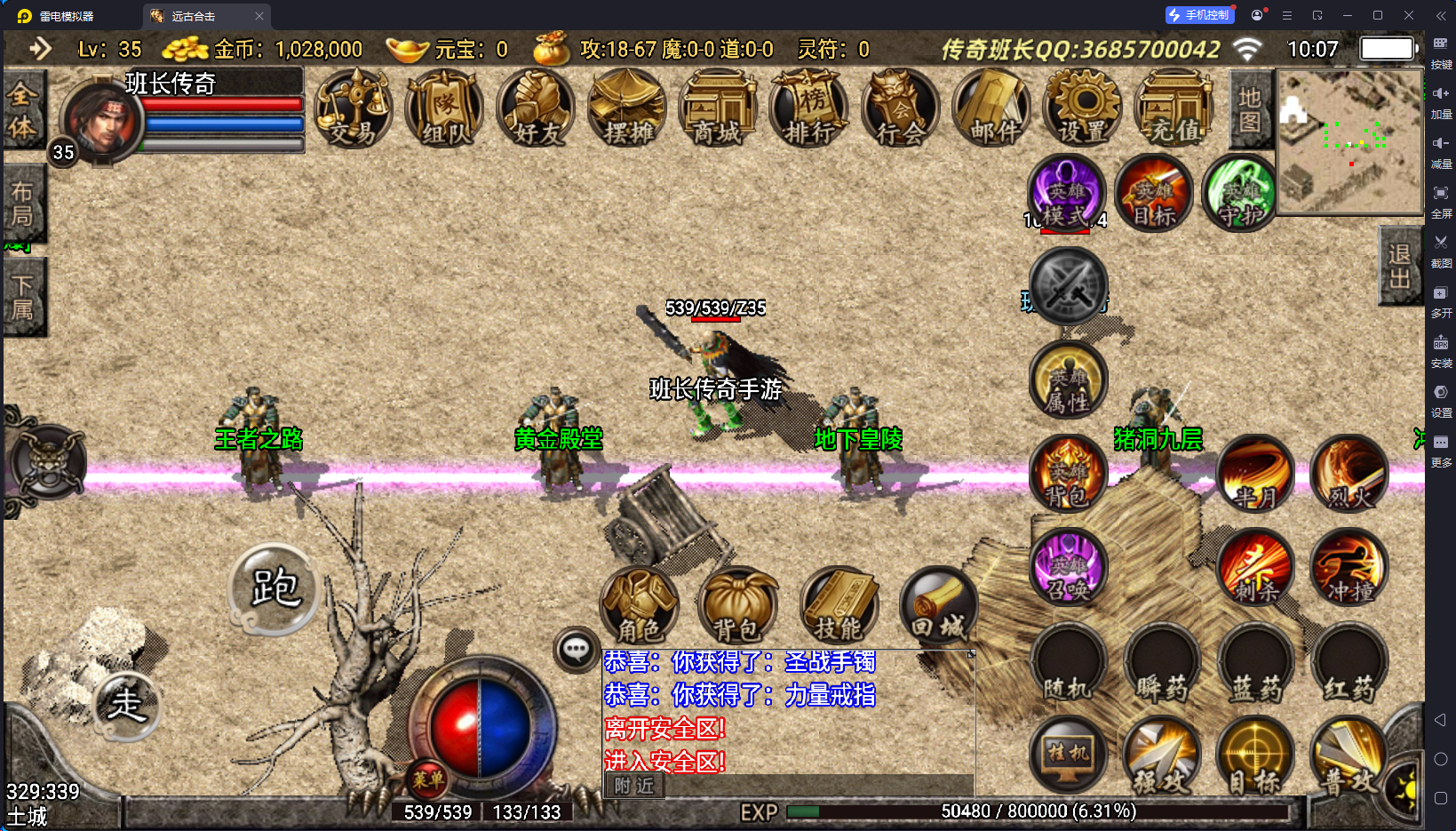Toggle the 跑 run button
1456x831 pixels.
click(274, 588)
